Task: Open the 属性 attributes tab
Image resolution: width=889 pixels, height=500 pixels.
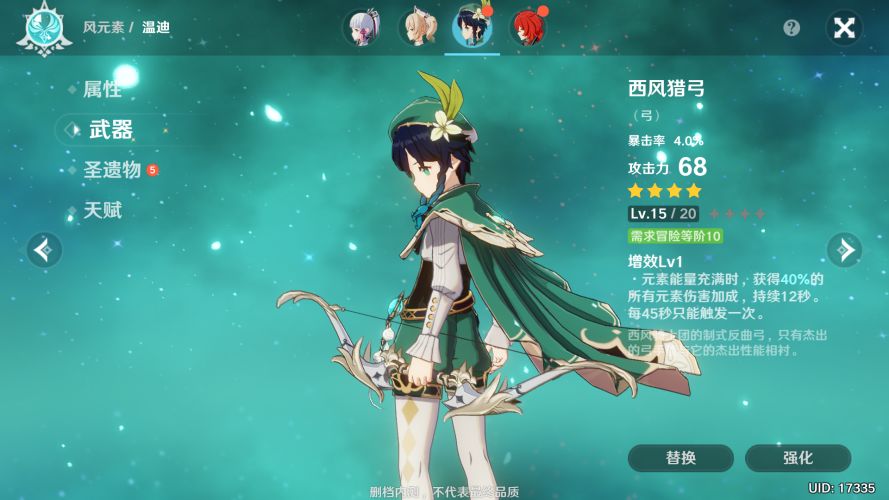Action: [x=101, y=90]
